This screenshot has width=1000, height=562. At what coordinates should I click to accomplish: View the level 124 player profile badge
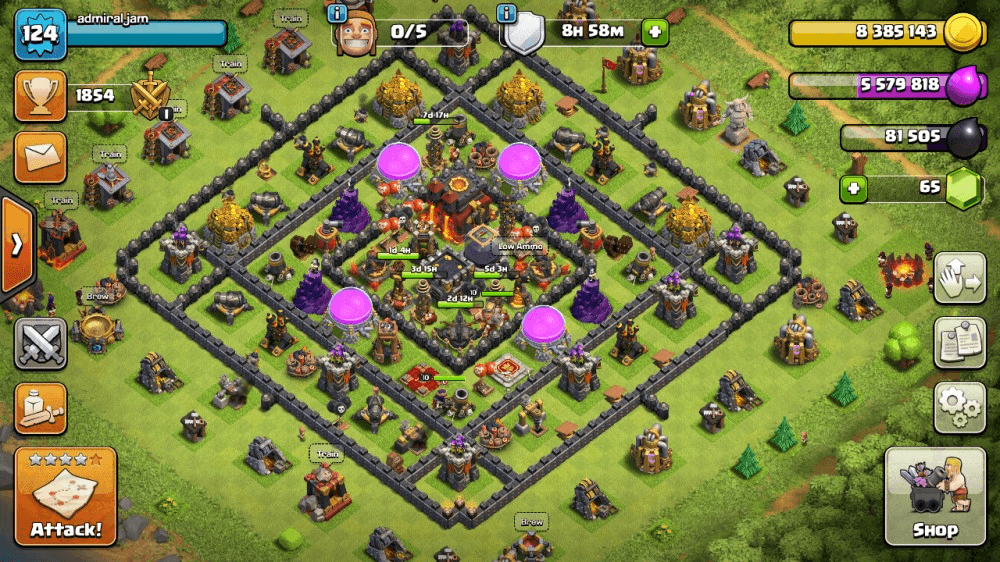[40, 35]
